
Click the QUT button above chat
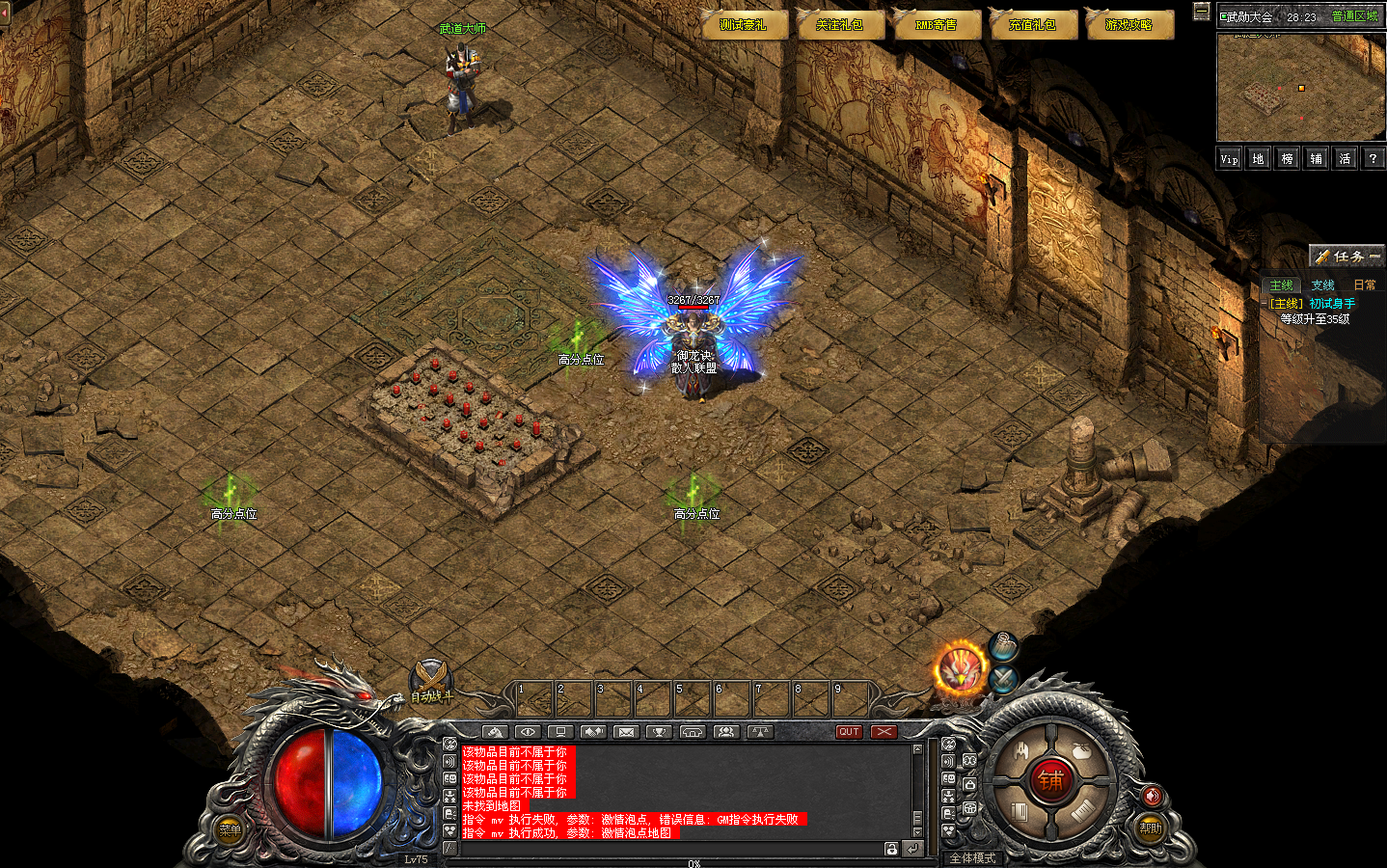tap(849, 732)
